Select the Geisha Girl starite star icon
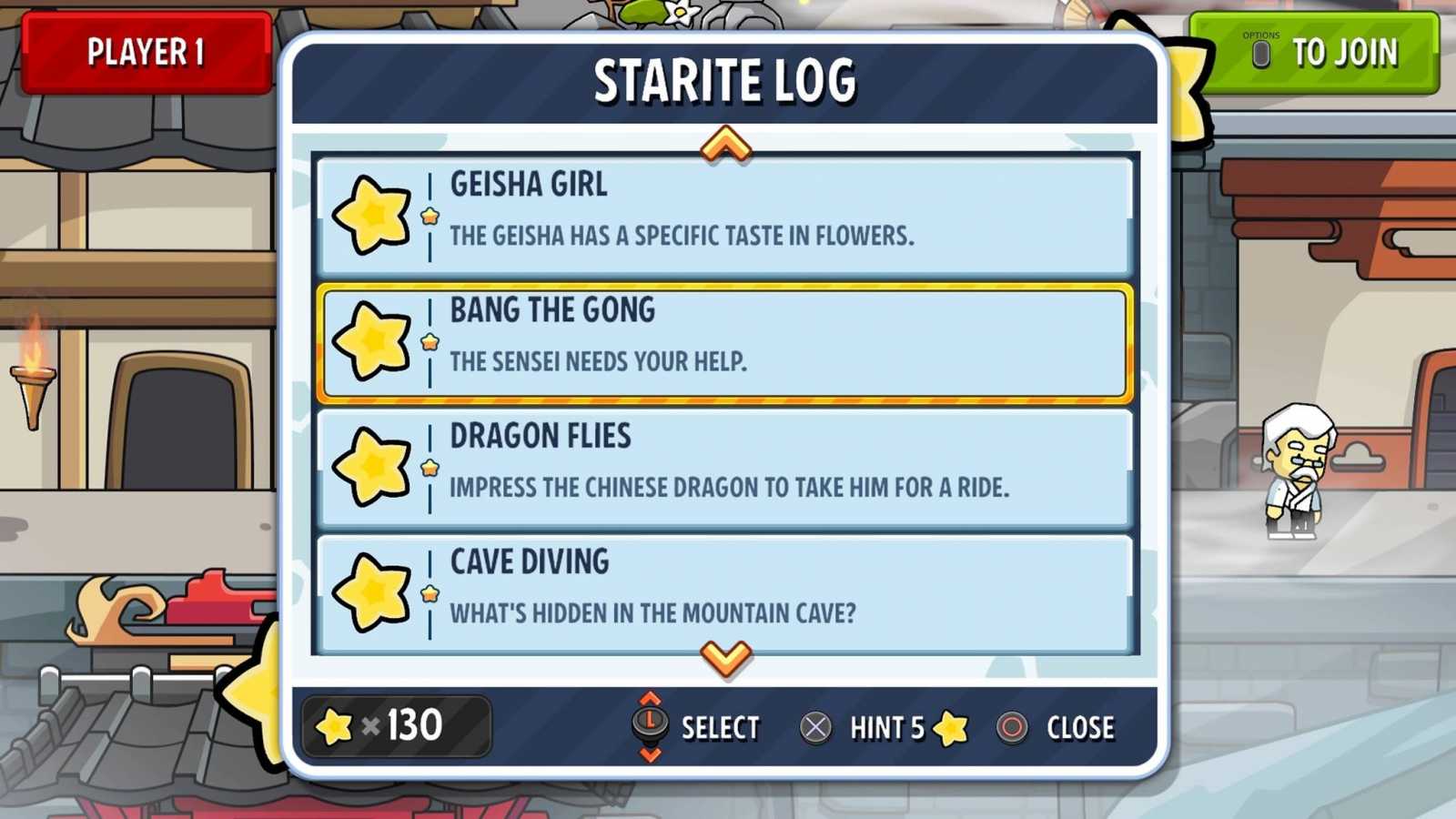This screenshot has width=1456, height=819. [373, 214]
